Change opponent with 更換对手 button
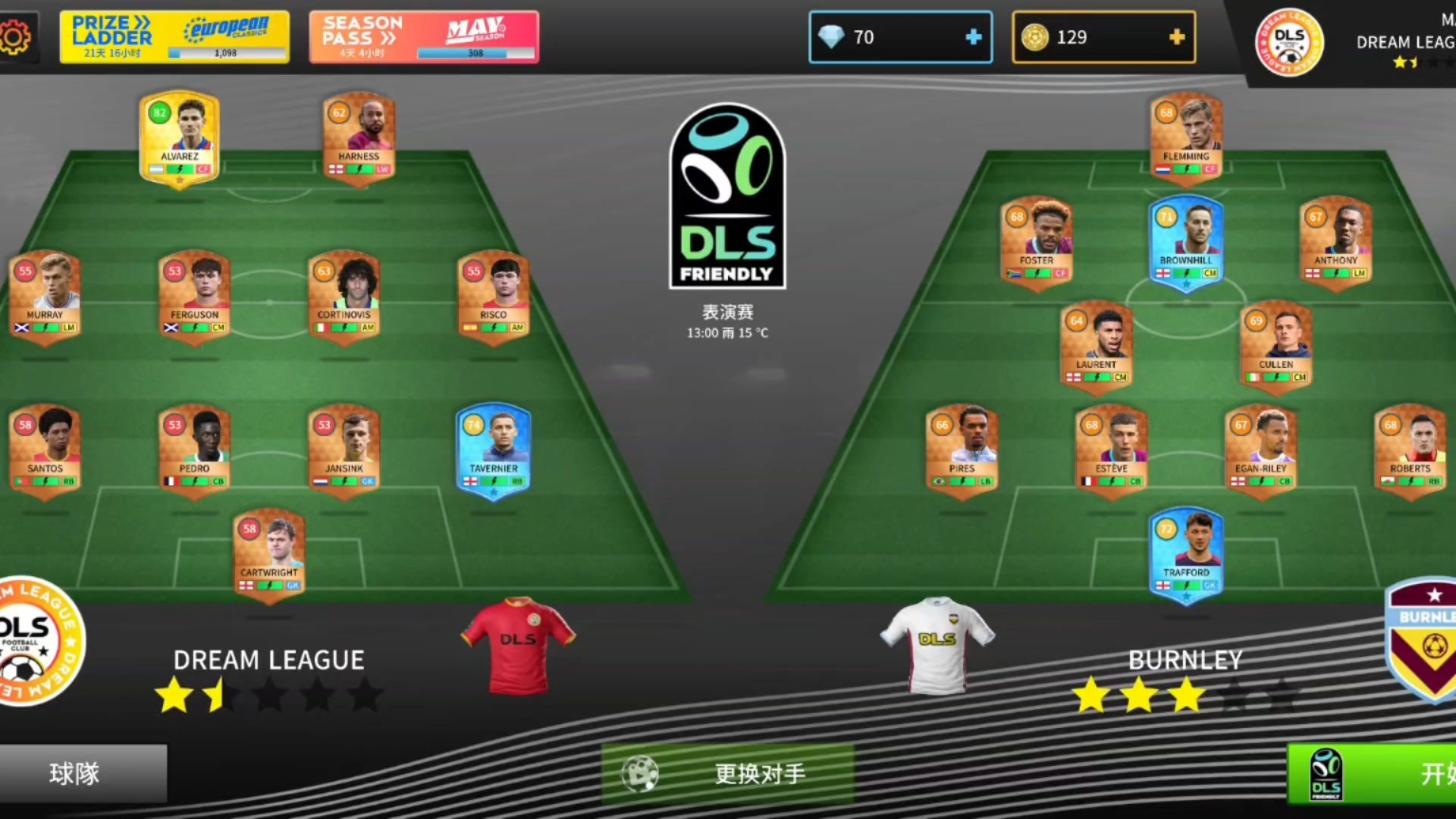This screenshot has width=1456, height=819. point(728,773)
